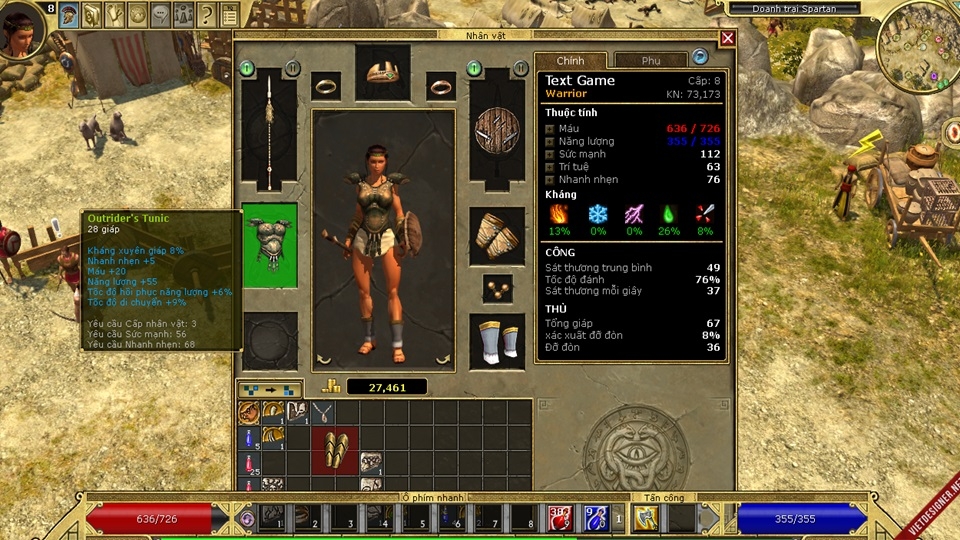Open the Phụ tab
The height and width of the screenshot is (540, 960).
pos(651,61)
